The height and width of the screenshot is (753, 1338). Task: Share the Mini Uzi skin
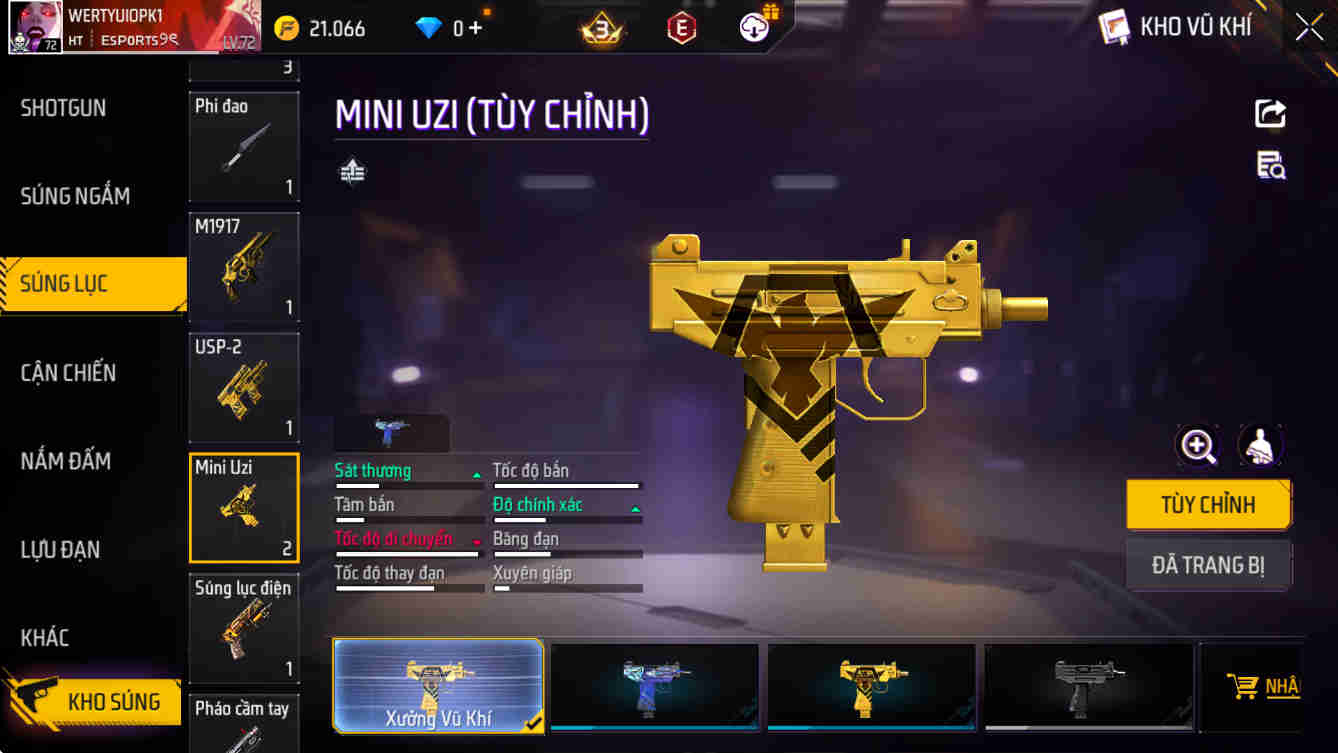click(x=1270, y=113)
